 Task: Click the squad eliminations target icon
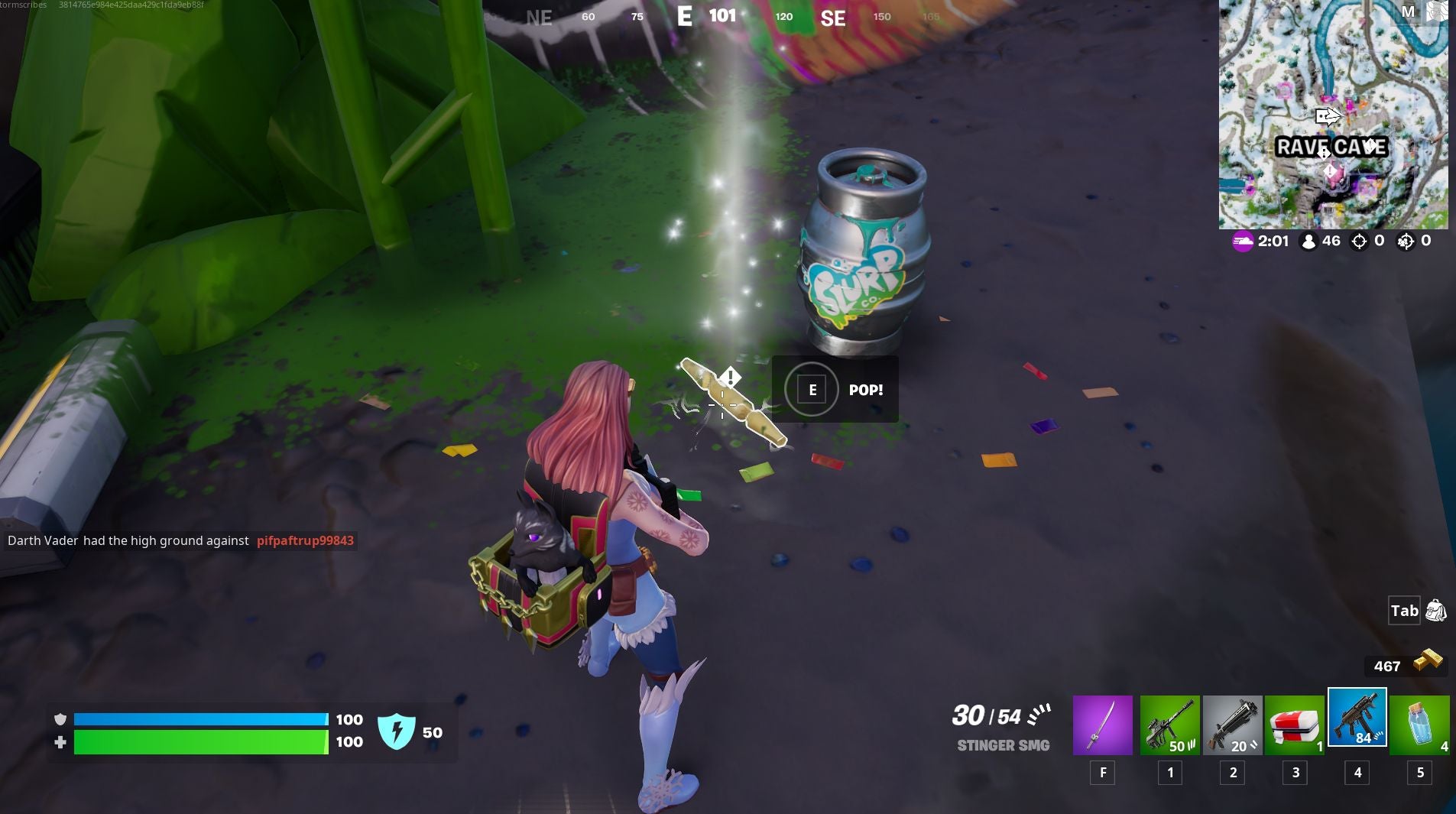pyautogui.click(x=1405, y=242)
